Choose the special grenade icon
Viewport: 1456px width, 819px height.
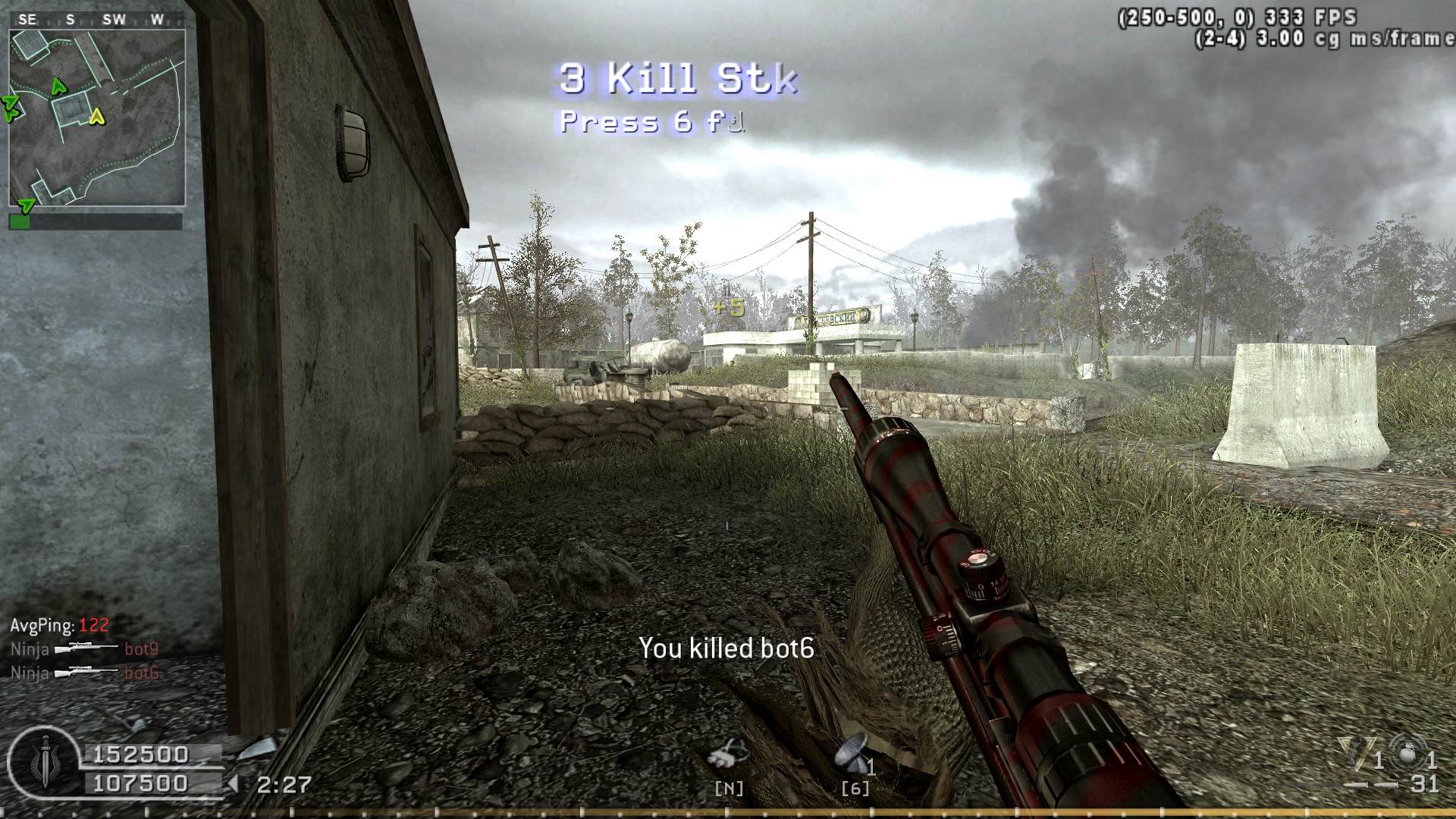coord(1353,753)
